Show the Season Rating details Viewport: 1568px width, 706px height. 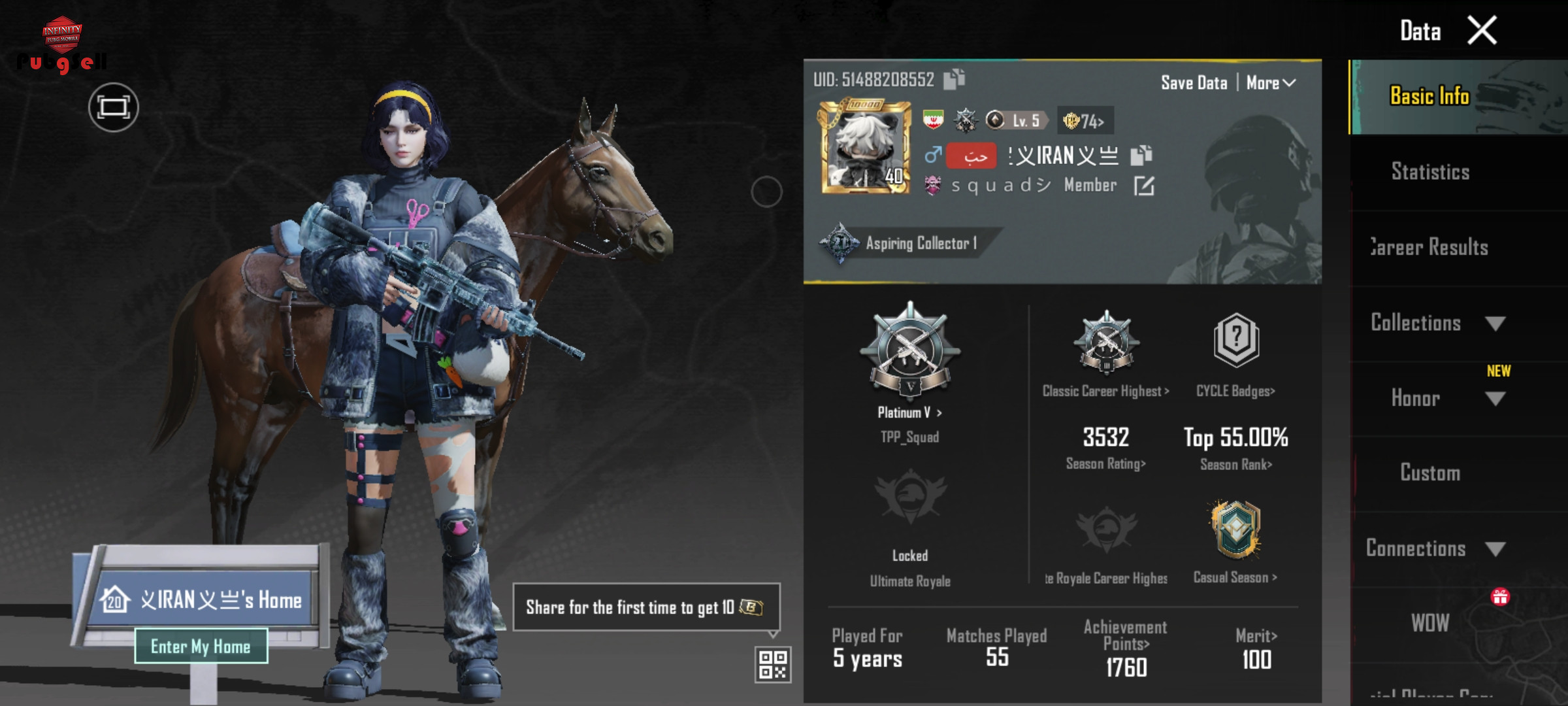[1105, 463]
